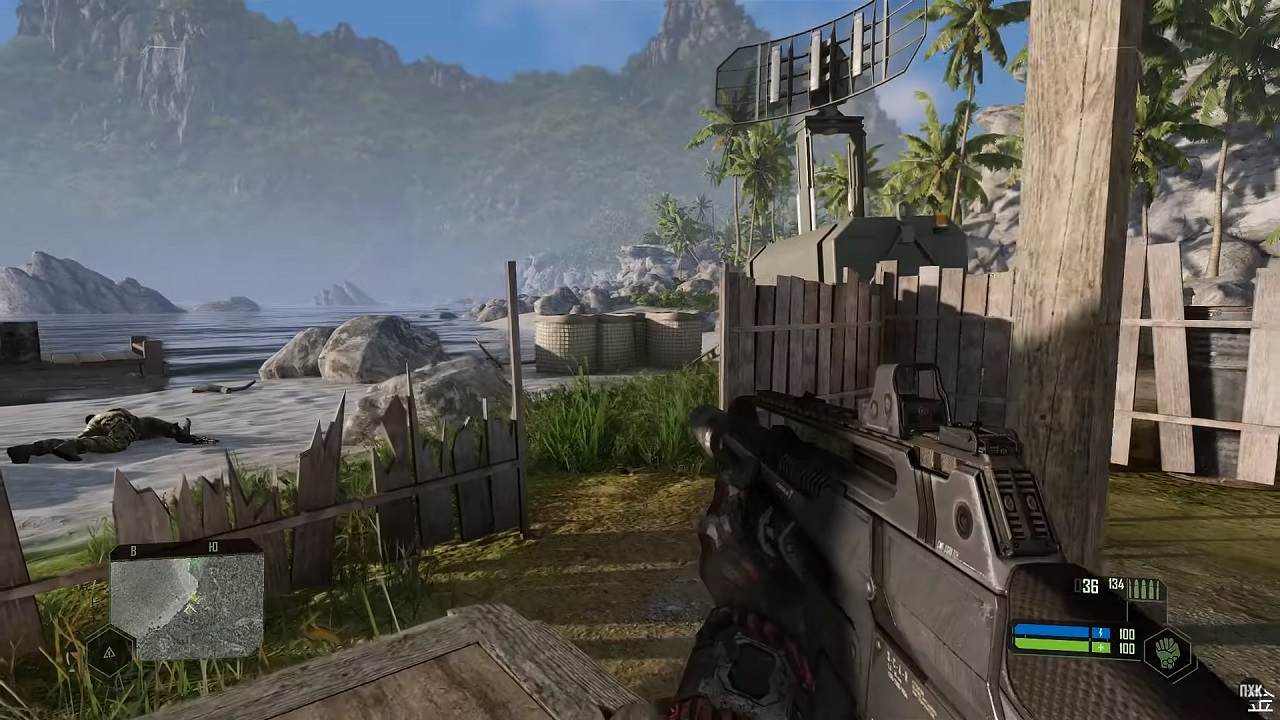The width and height of the screenshot is (1280, 720).
Task: Click the green health bar
Action: pyautogui.click(x=1051, y=646)
